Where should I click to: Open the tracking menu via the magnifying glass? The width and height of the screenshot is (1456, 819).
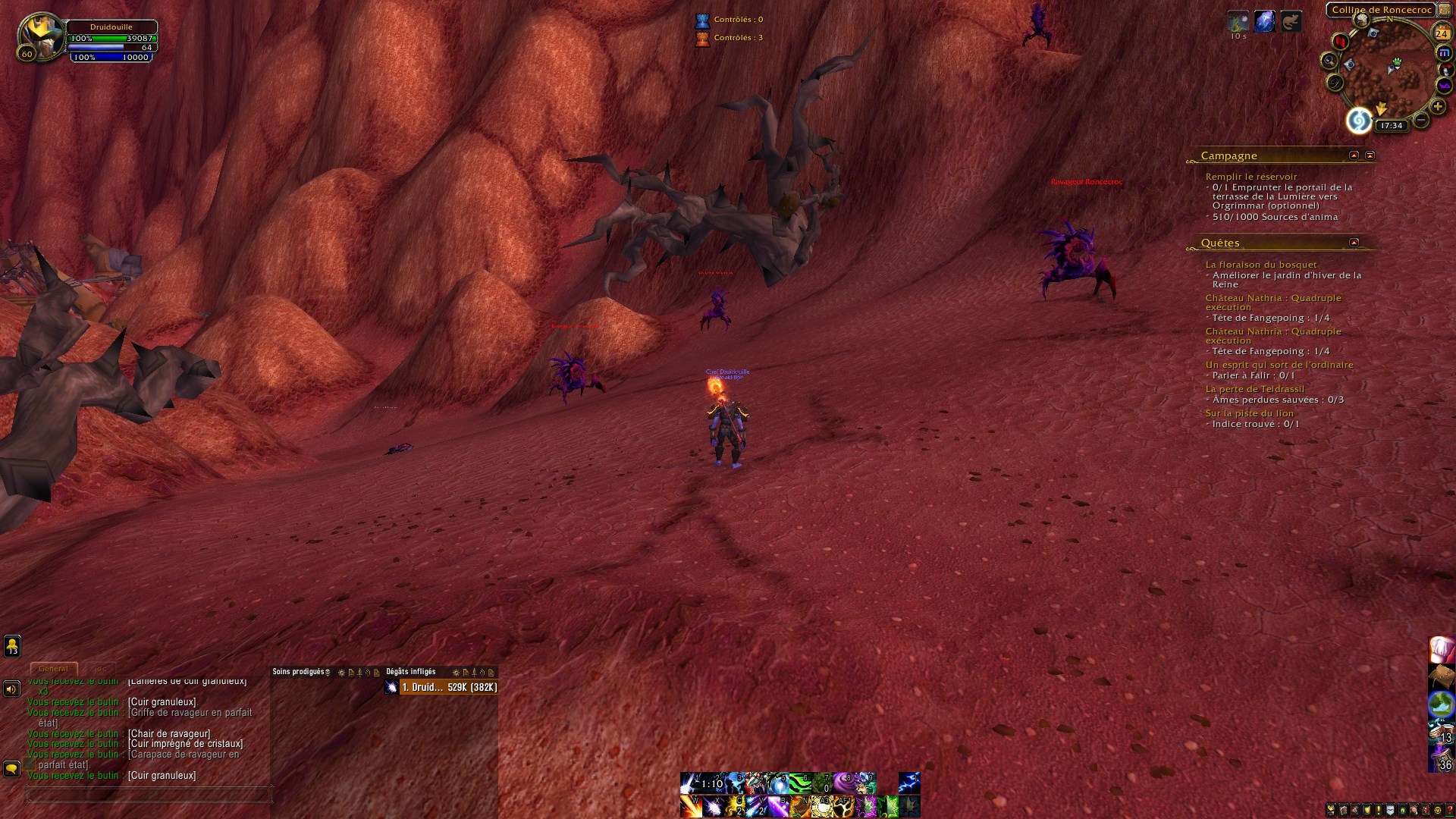(x=1329, y=61)
